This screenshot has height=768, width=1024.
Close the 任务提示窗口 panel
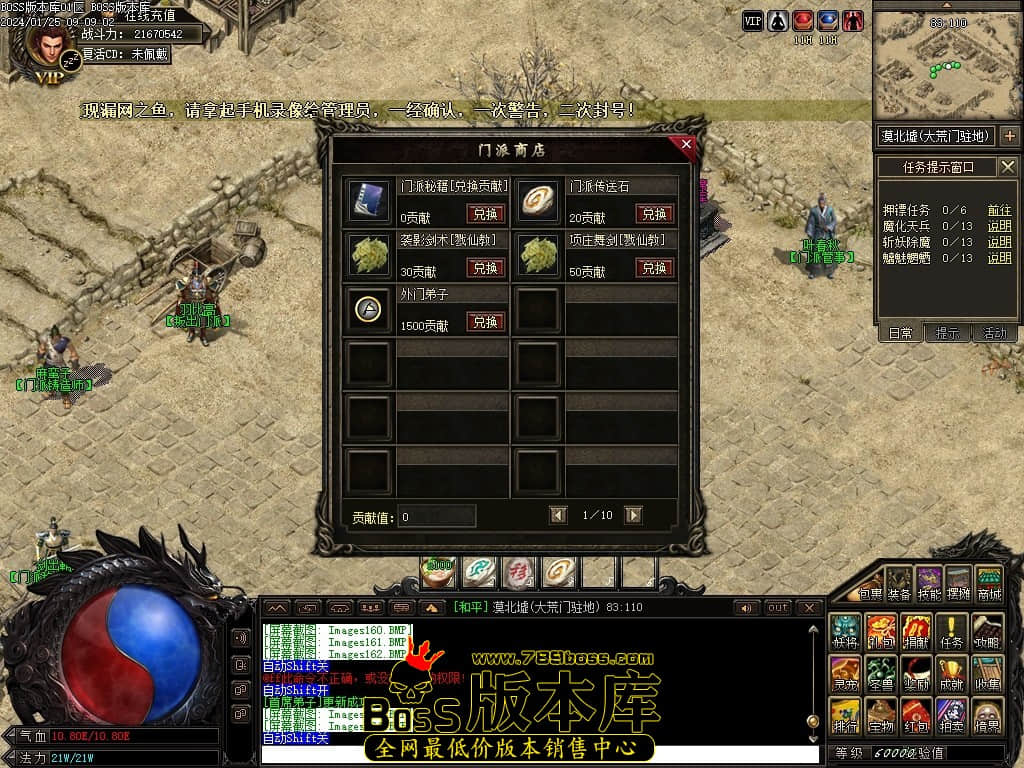click(x=1008, y=167)
